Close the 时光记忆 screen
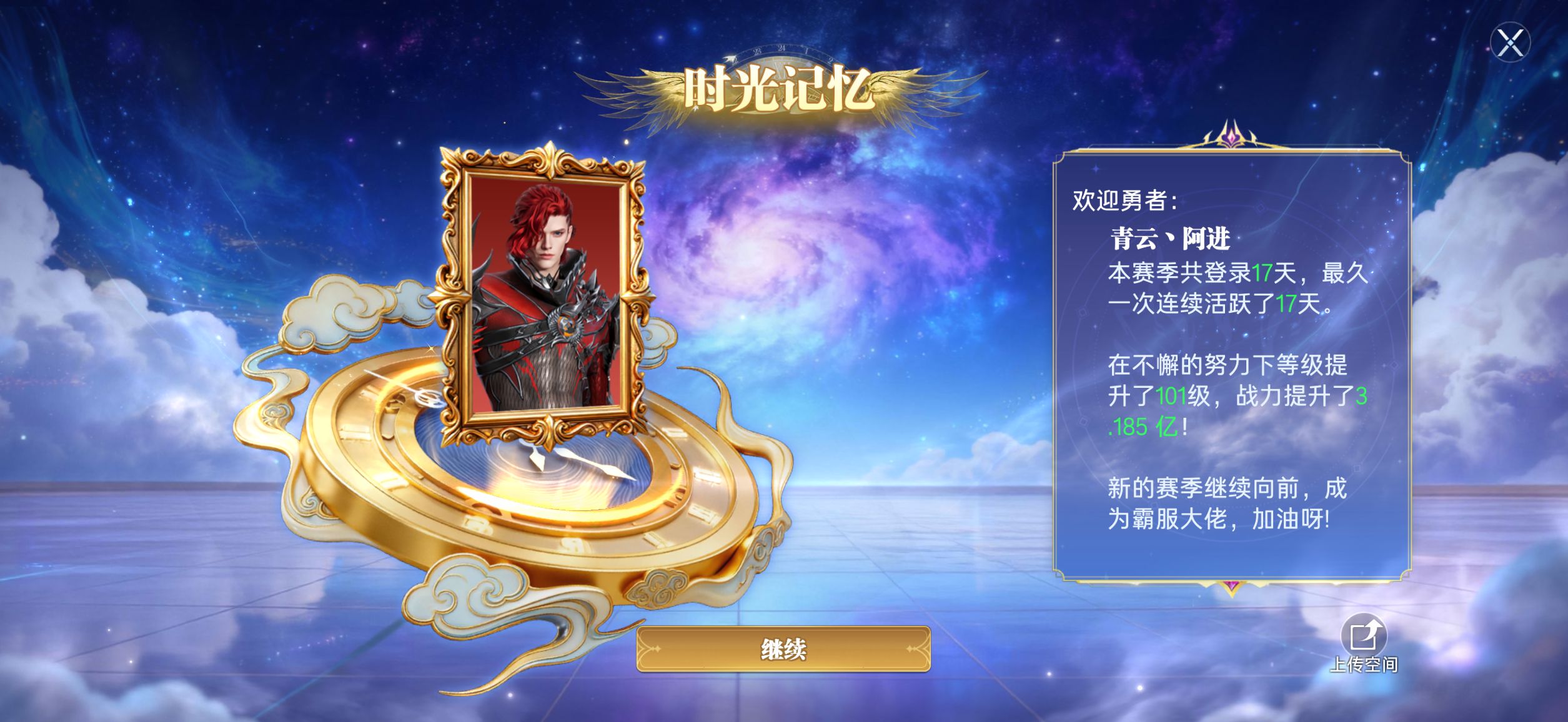Screen dimensions: 1568x722 pyautogui.click(x=1510, y=43)
